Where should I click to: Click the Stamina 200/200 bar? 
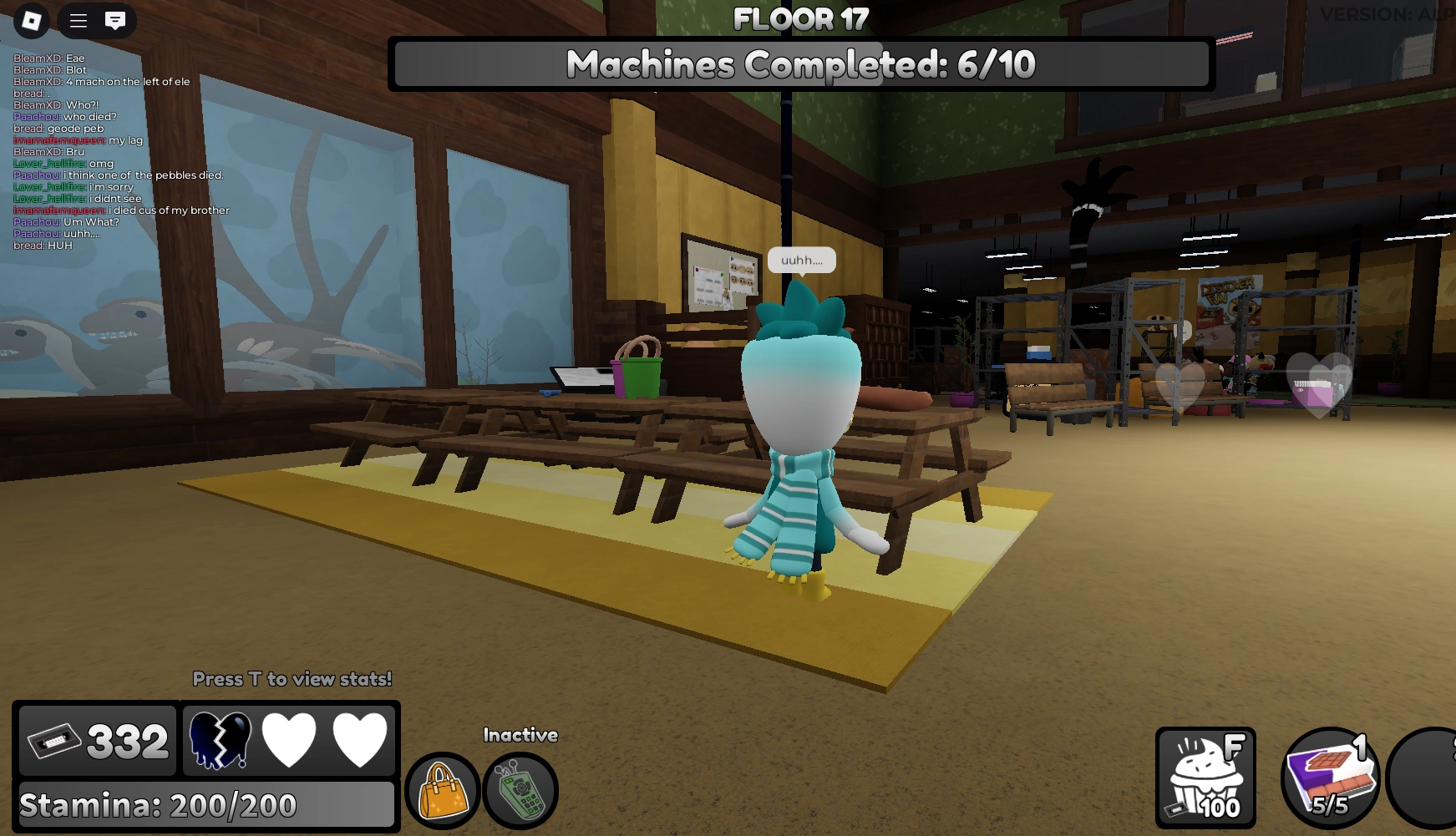pyautogui.click(x=206, y=805)
